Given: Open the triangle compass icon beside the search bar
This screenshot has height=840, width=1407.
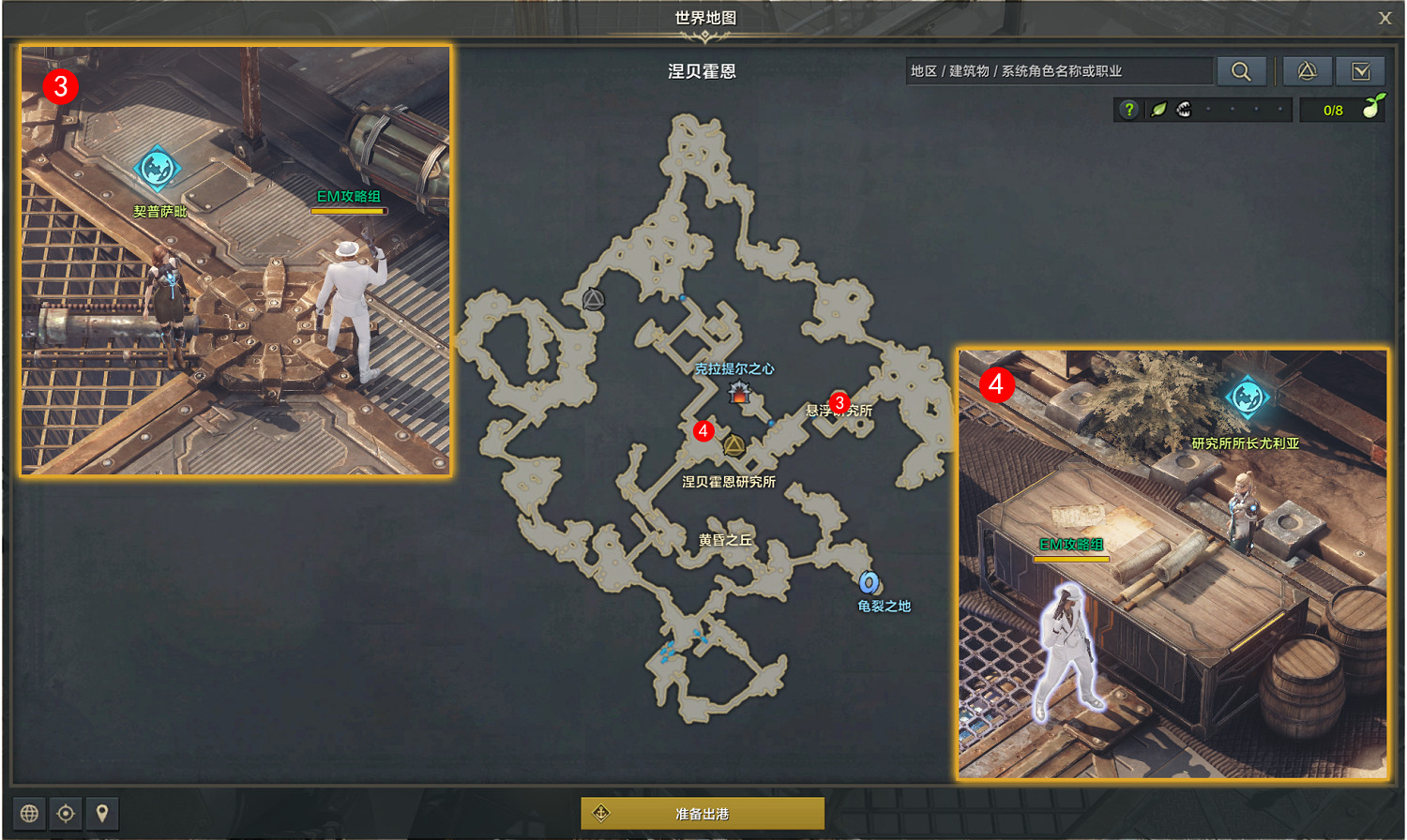Looking at the screenshot, I should coord(1308,71).
